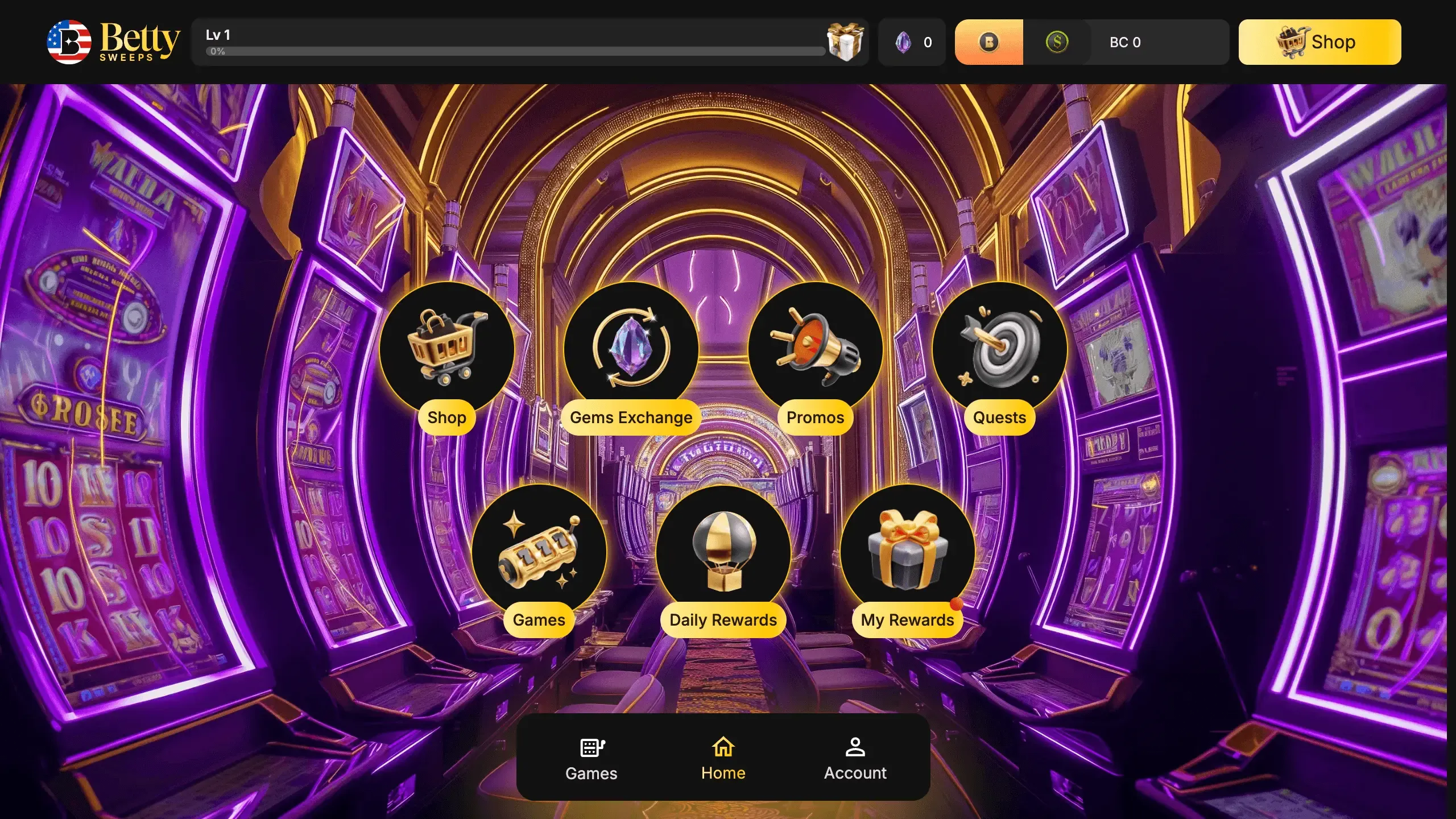Image resolution: width=1456 pixels, height=819 pixels.
Task: Open My Rewards gift box icon
Action: (907, 550)
